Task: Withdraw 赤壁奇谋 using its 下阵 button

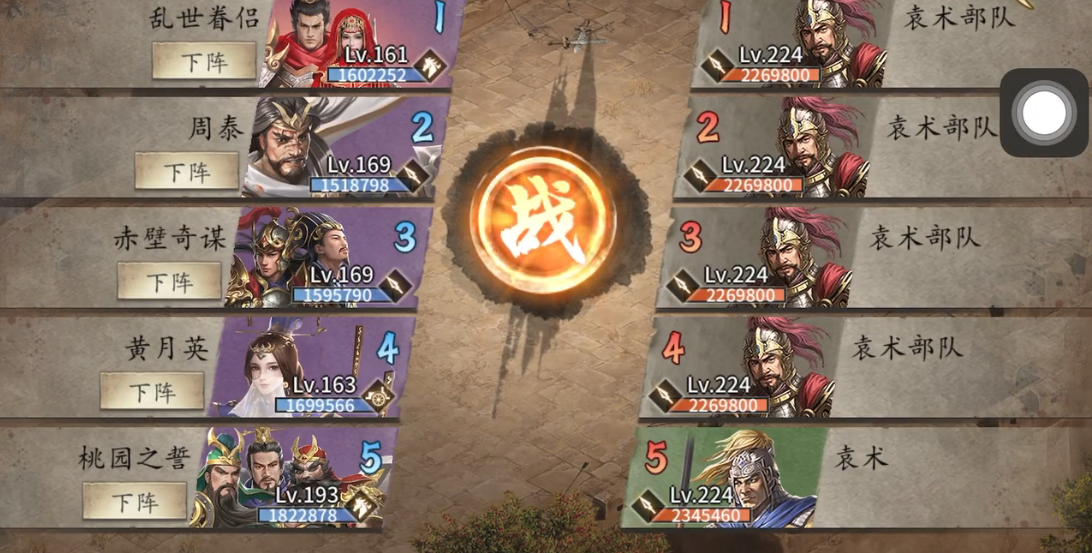Action: [x=169, y=281]
